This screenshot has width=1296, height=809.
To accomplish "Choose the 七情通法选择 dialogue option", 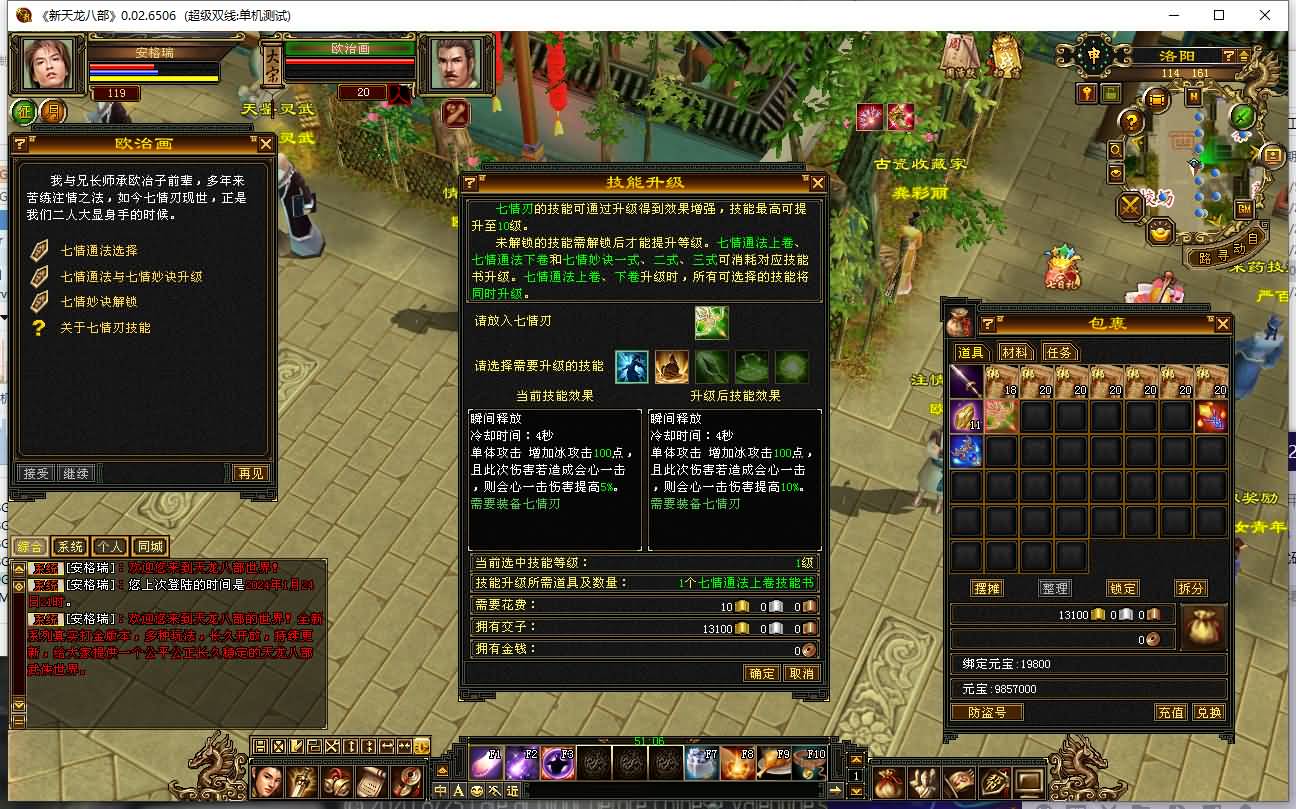I will click(x=99, y=250).
